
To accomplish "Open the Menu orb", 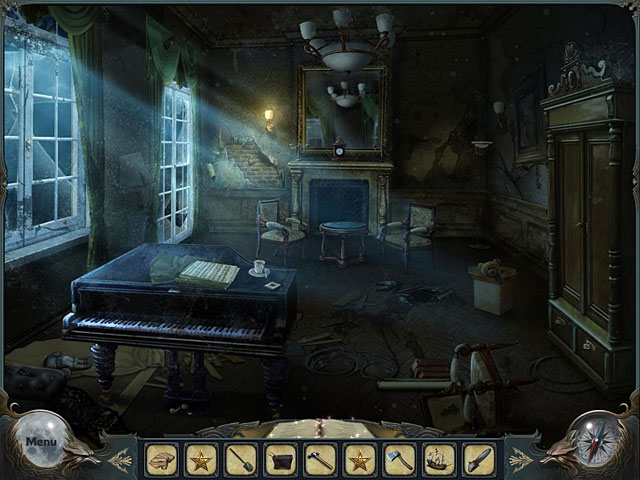I will point(41,441).
